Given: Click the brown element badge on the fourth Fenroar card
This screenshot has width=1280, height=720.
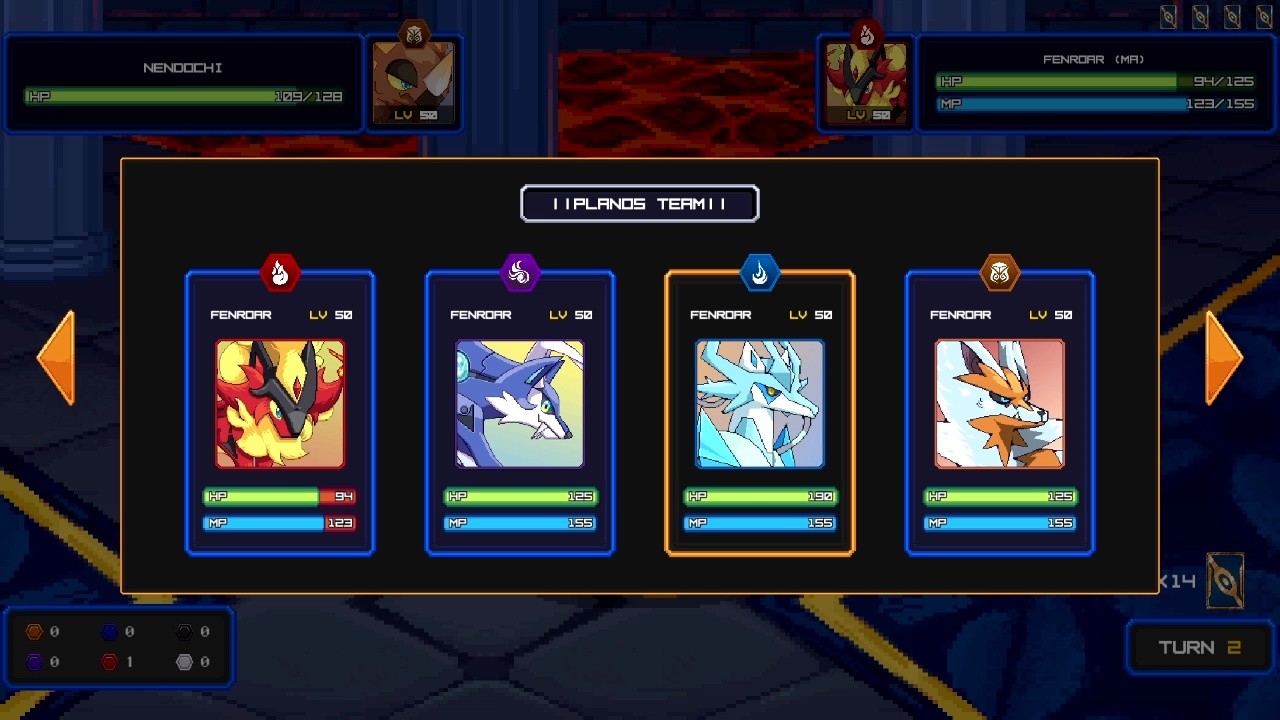Looking at the screenshot, I should [x=999, y=274].
